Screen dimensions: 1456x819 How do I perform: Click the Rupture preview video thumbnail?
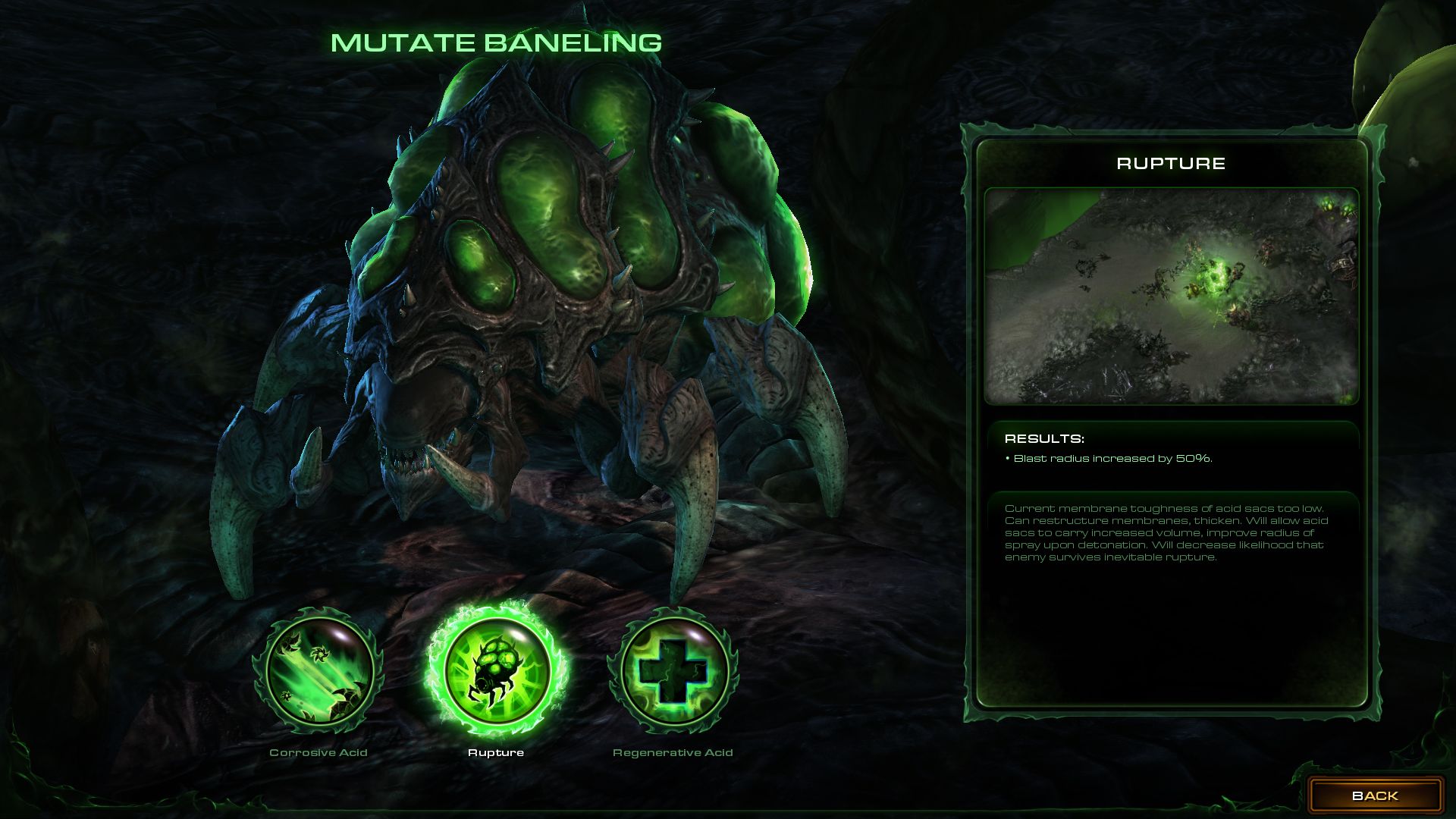tap(1171, 297)
